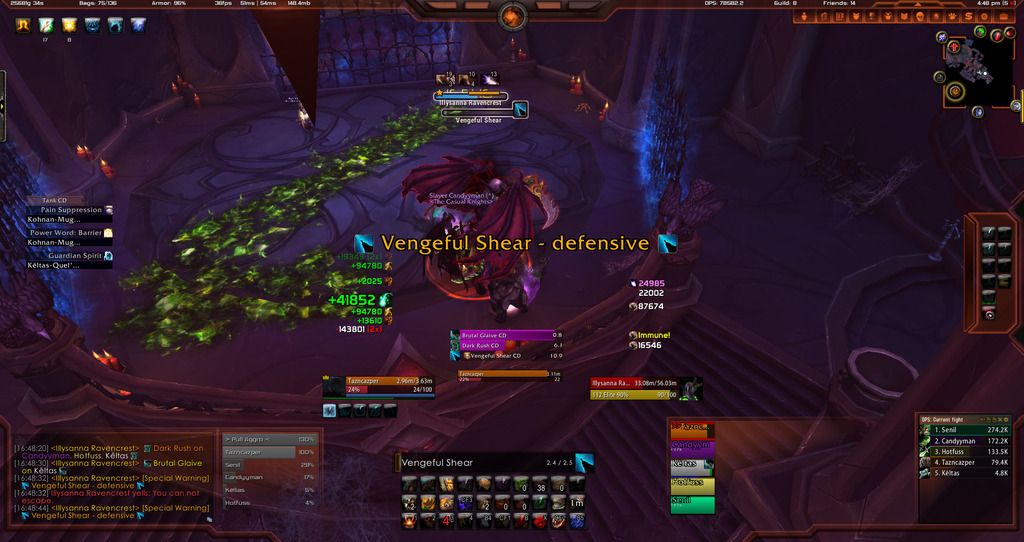
Task: Click the clock showing 4:48 pm
Action: pos(985,4)
